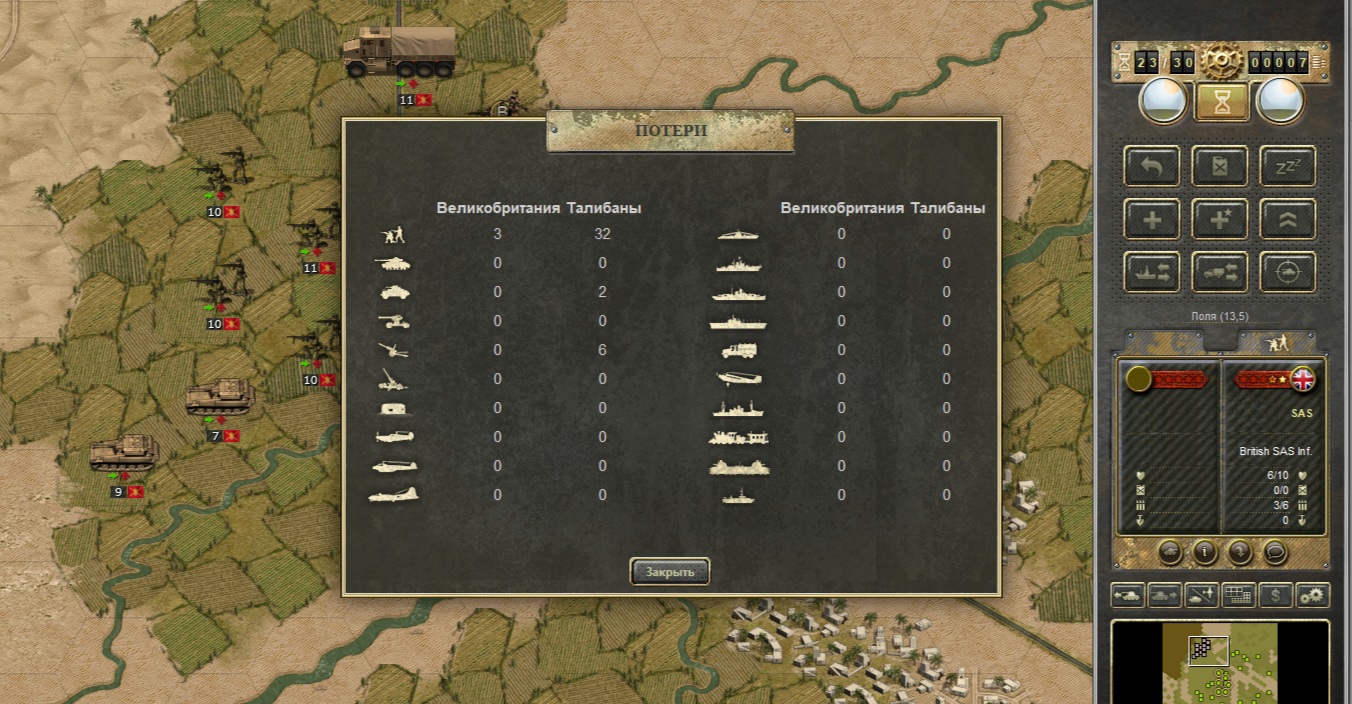Viewport: 1352px width, 704px height.
Task: End the turn with the hourglass button
Action: click(1222, 101)
